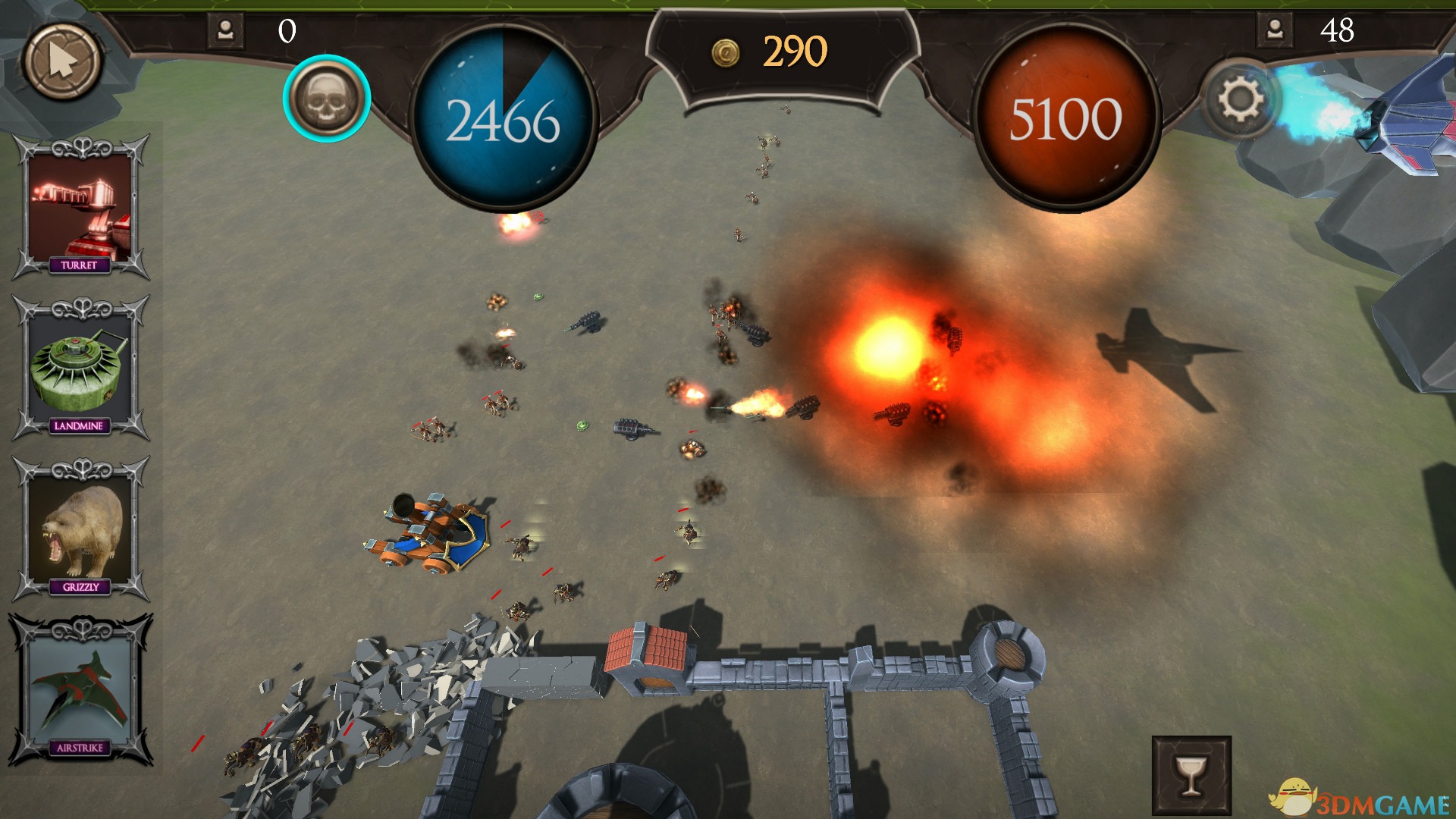
Task: Call in the Airstrike ability
Action: point(80,690)
